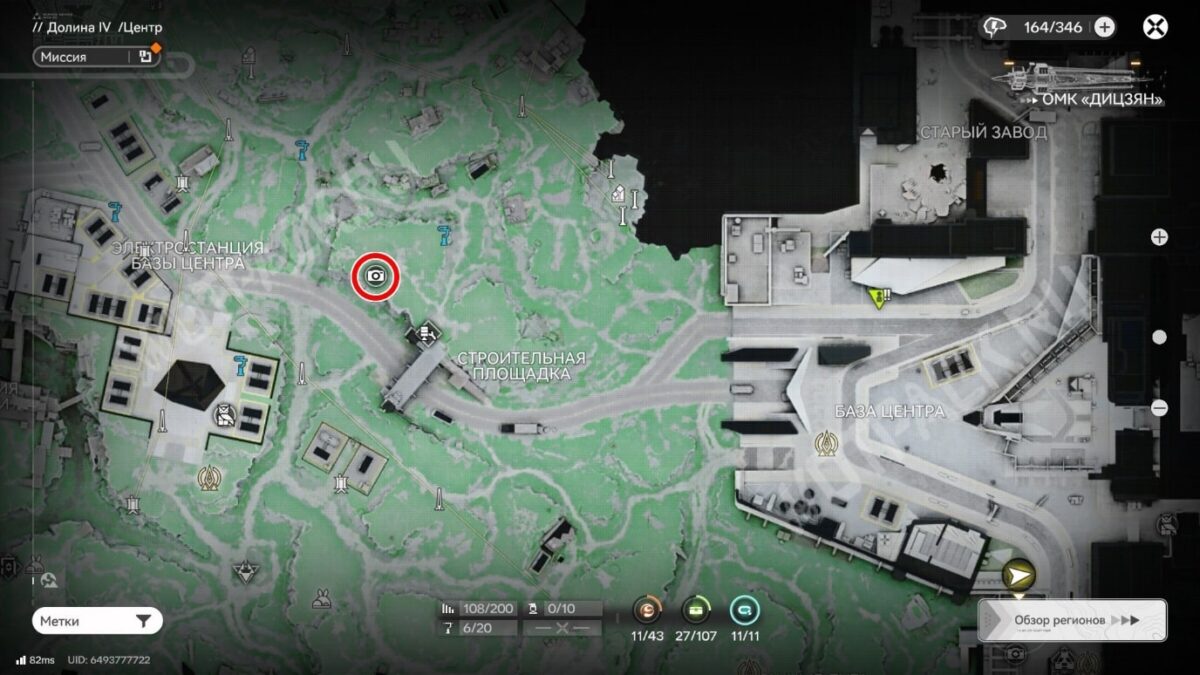
Task: Select the yellow mission marker near Старый завод
Action: pyautogui.click(x=881, y=297)
